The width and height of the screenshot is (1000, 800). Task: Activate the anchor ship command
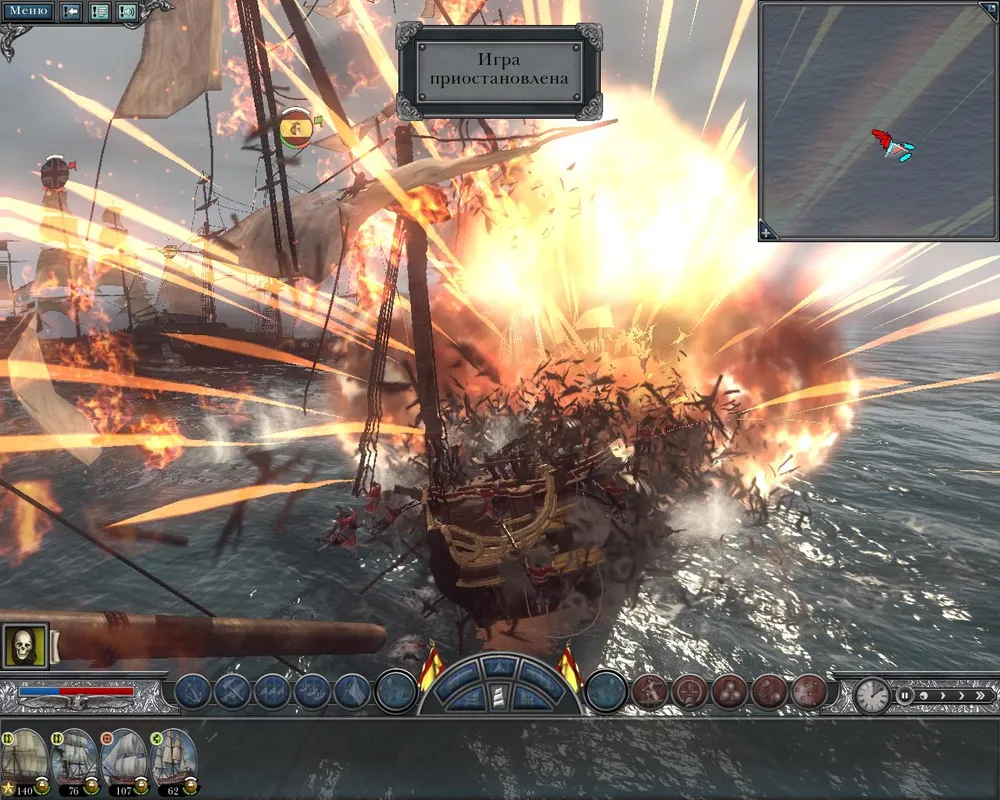click(192, 691)
